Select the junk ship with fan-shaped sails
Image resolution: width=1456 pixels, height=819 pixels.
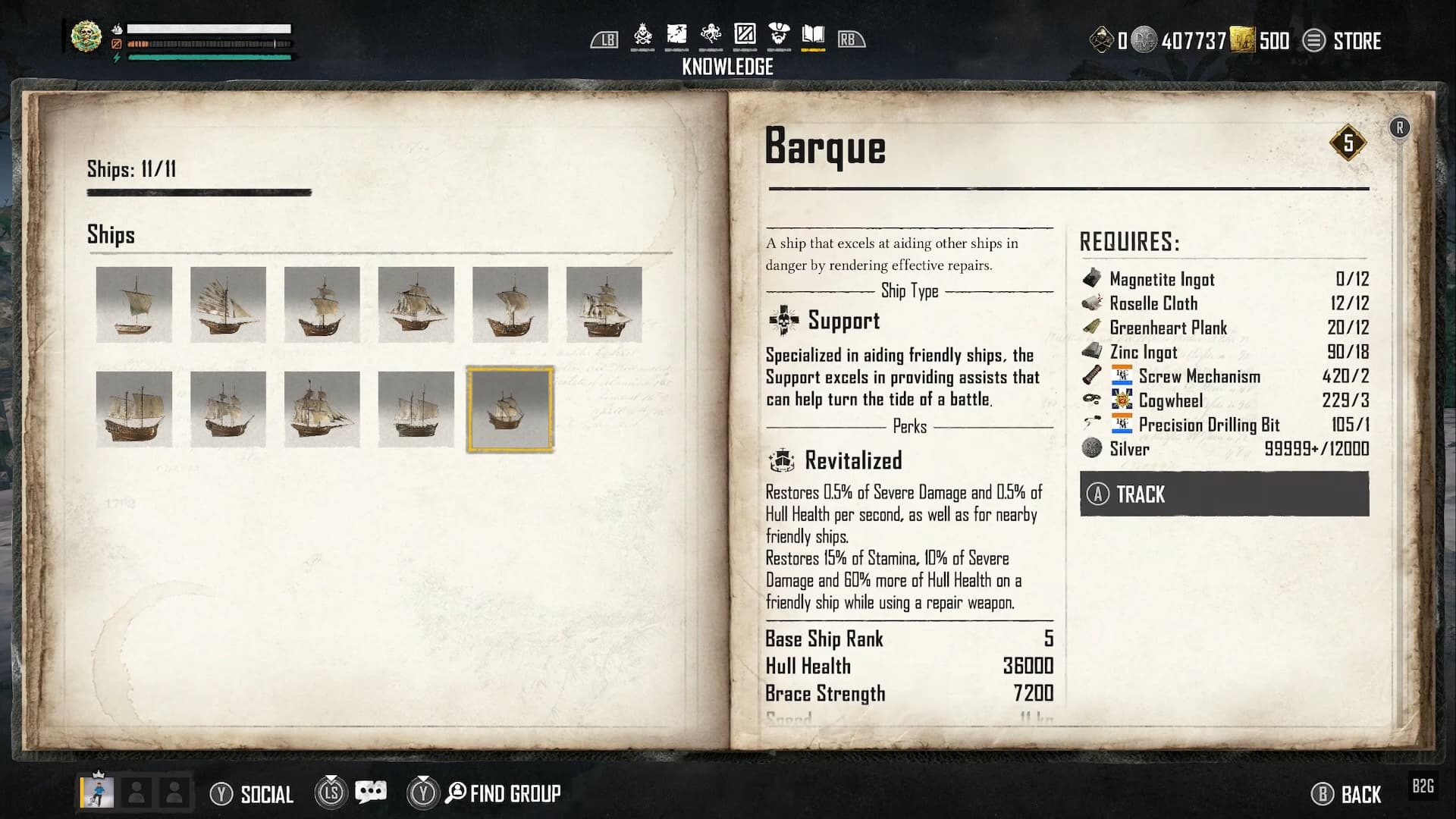(227, 305)
